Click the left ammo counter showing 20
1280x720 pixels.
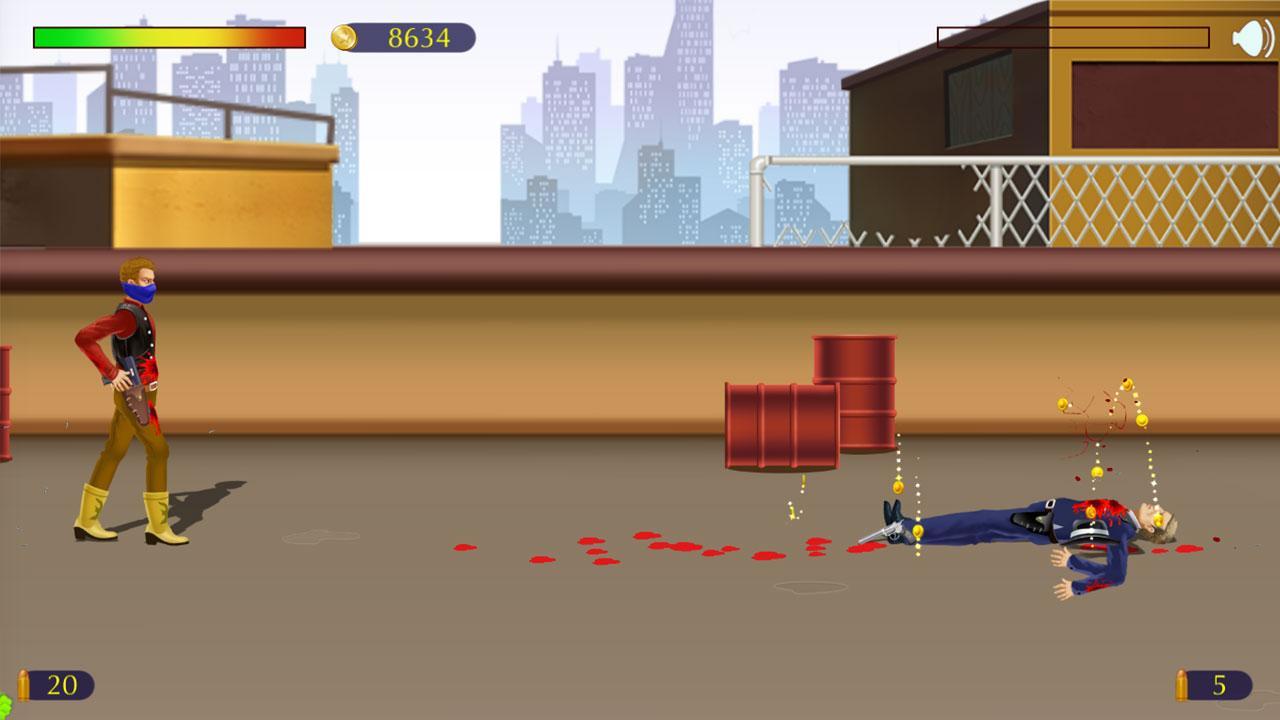tap(62, 686)
